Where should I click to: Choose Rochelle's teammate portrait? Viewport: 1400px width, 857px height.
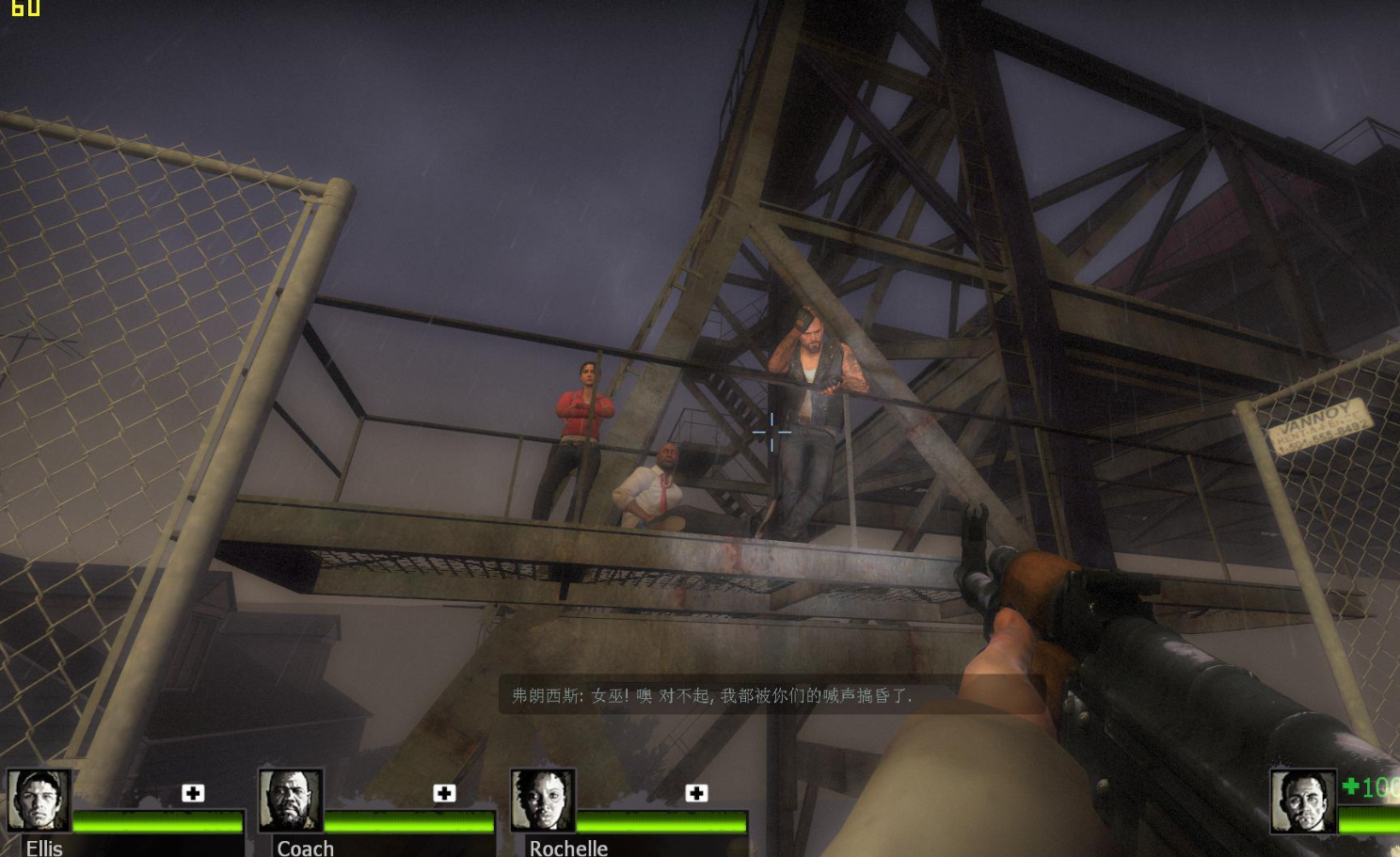(x=543, y=801)
